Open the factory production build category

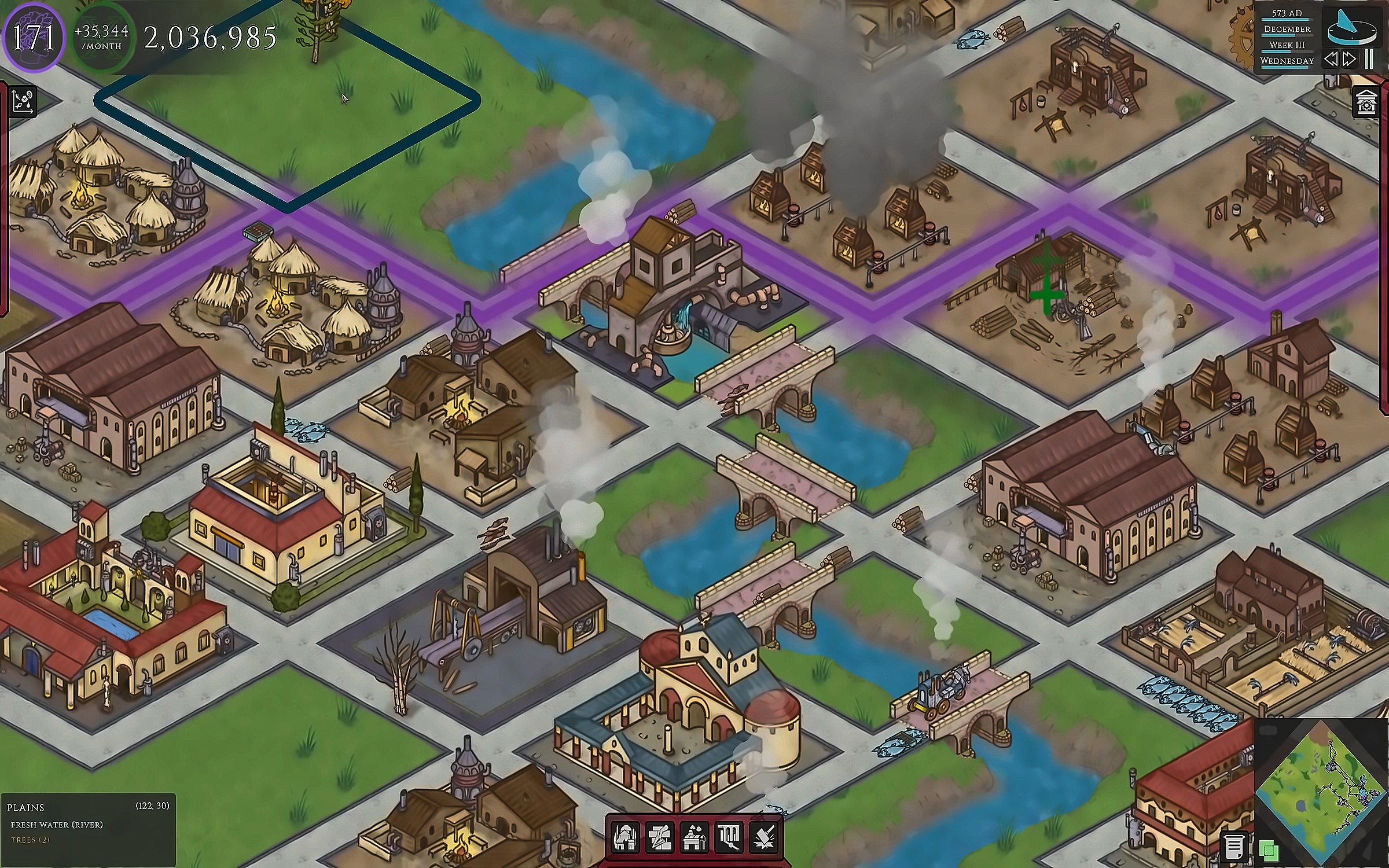point(694,837)
